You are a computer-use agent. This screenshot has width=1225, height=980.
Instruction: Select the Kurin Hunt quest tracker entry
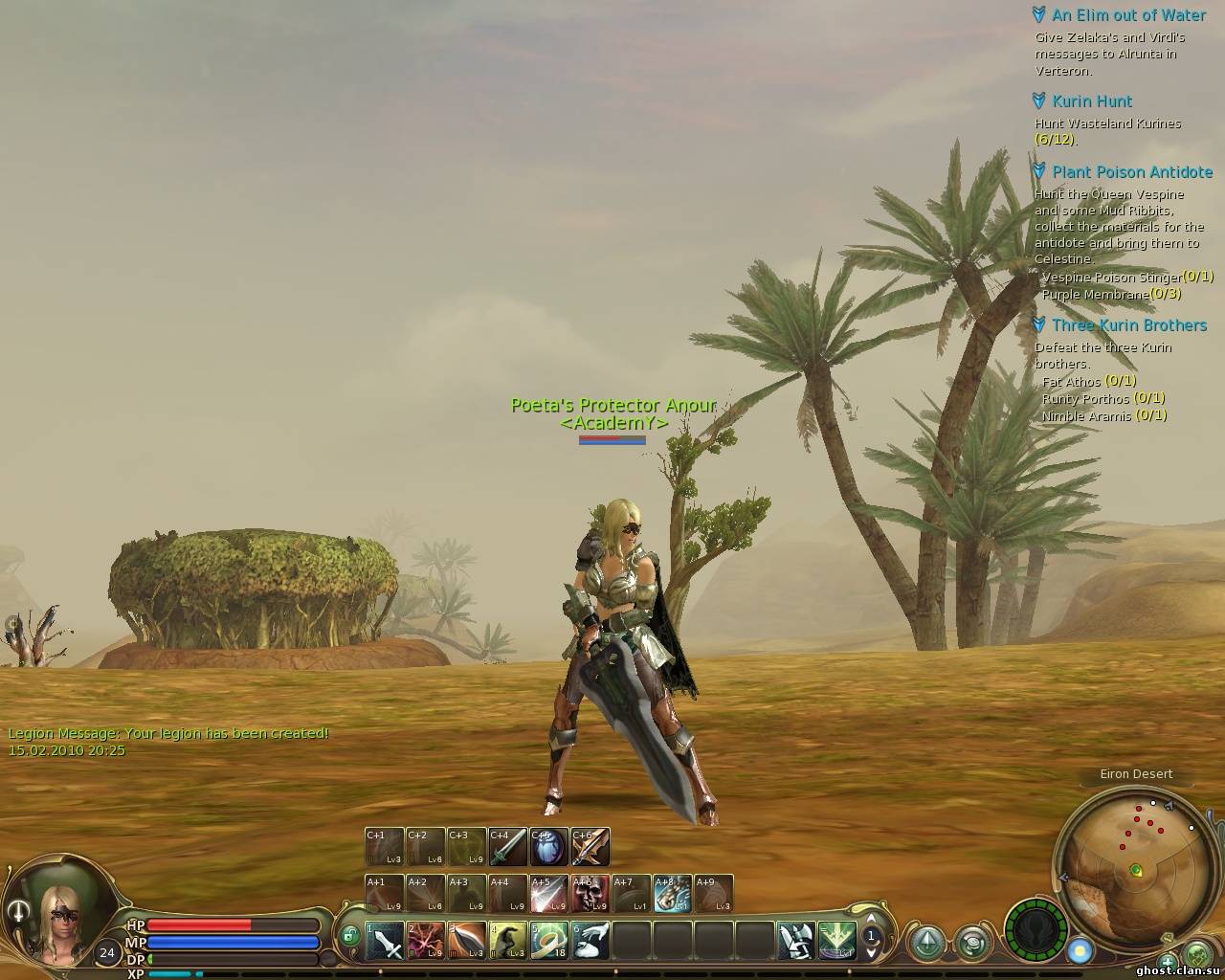point(1091,101)
